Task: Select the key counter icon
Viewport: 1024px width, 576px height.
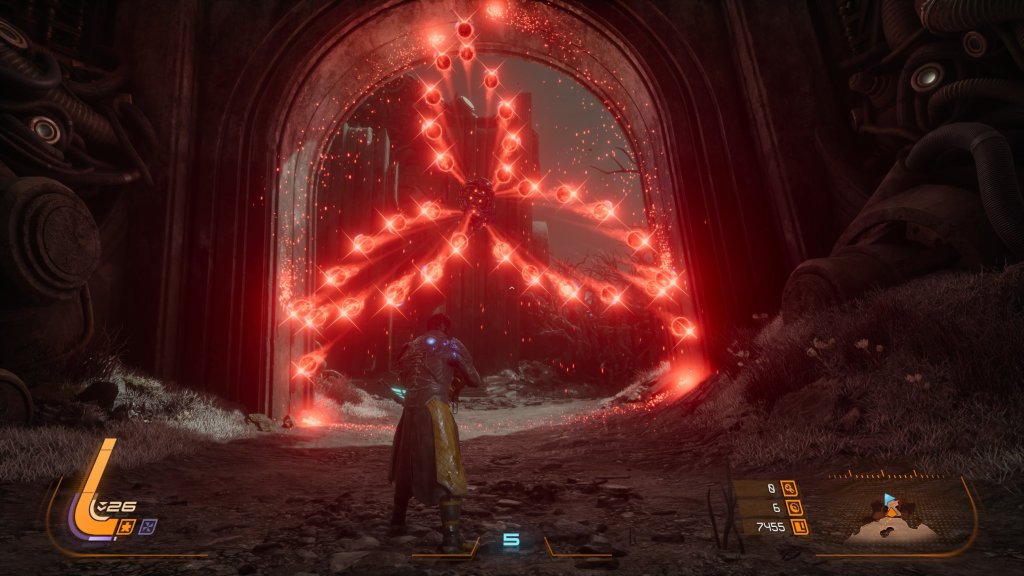Action: pos(790,489)
